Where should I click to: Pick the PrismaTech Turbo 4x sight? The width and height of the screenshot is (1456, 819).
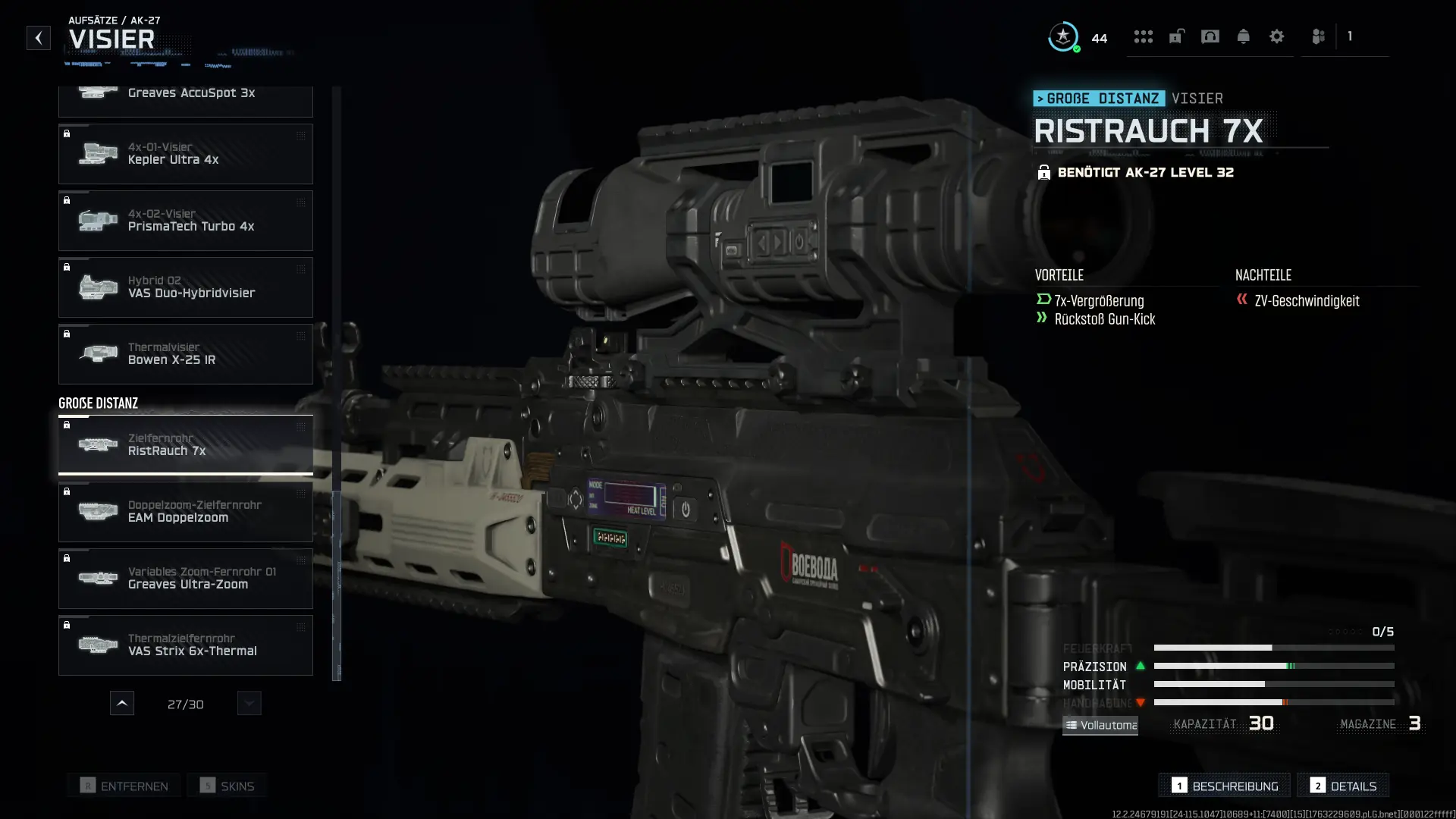pos(185,221)
